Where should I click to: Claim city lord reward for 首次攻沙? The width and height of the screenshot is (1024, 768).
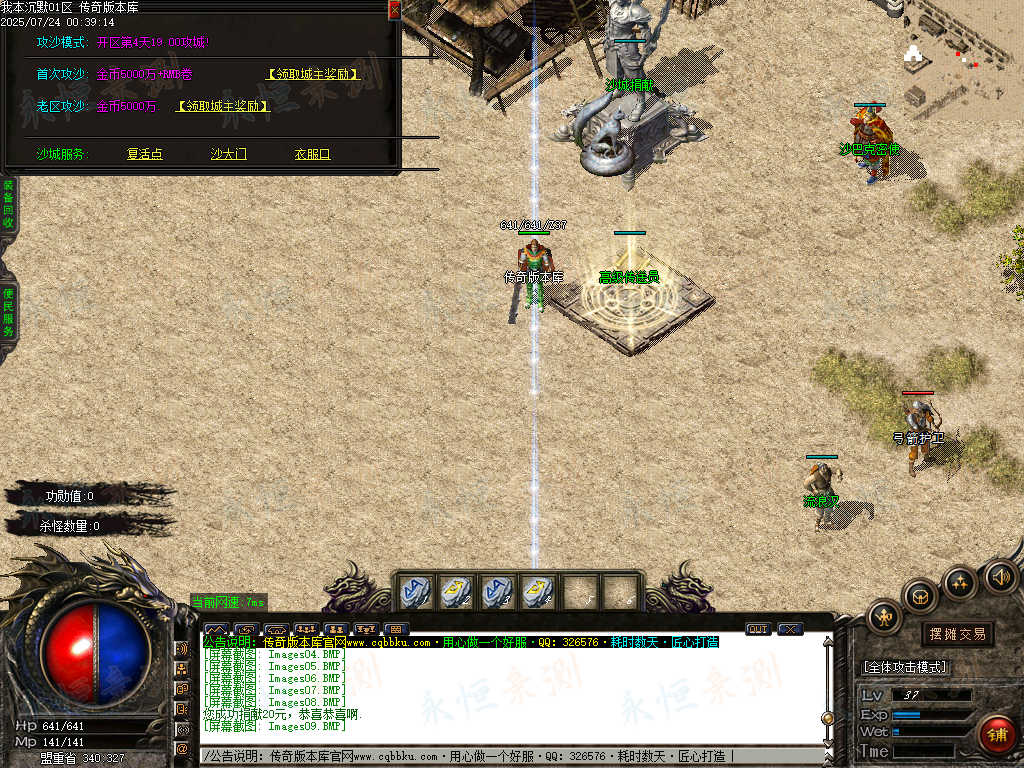tap(312, 74)
